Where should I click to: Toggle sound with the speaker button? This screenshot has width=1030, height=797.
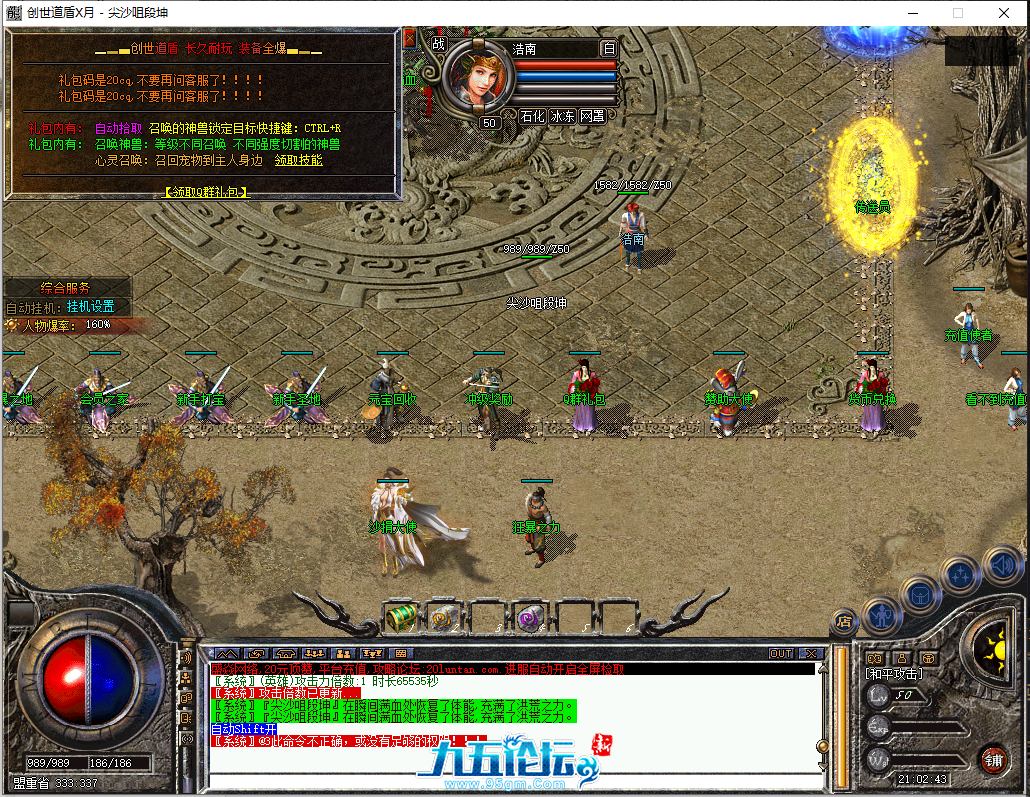pos(1001,565)
